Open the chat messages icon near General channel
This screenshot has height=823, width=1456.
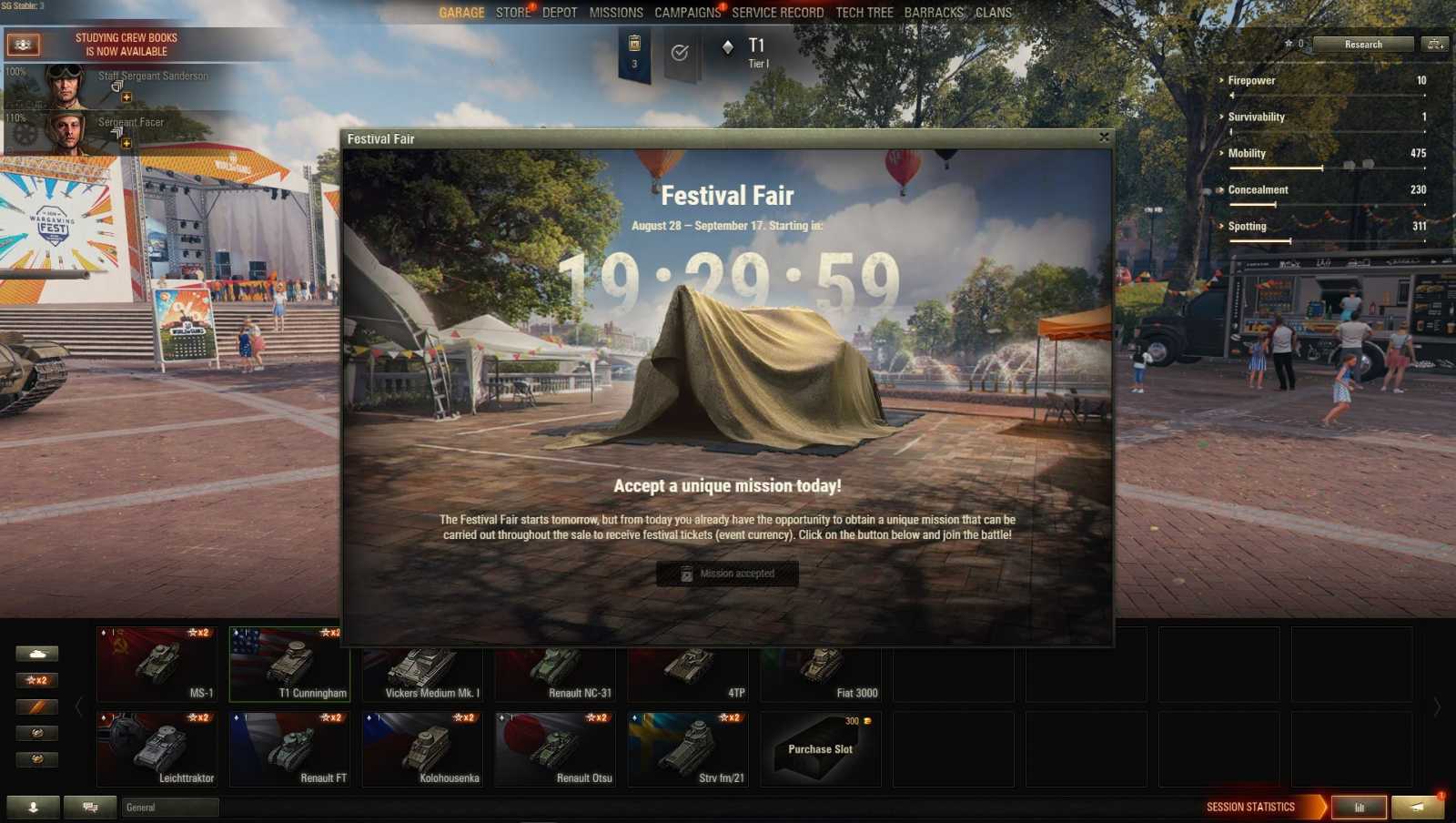pos(88,807)
